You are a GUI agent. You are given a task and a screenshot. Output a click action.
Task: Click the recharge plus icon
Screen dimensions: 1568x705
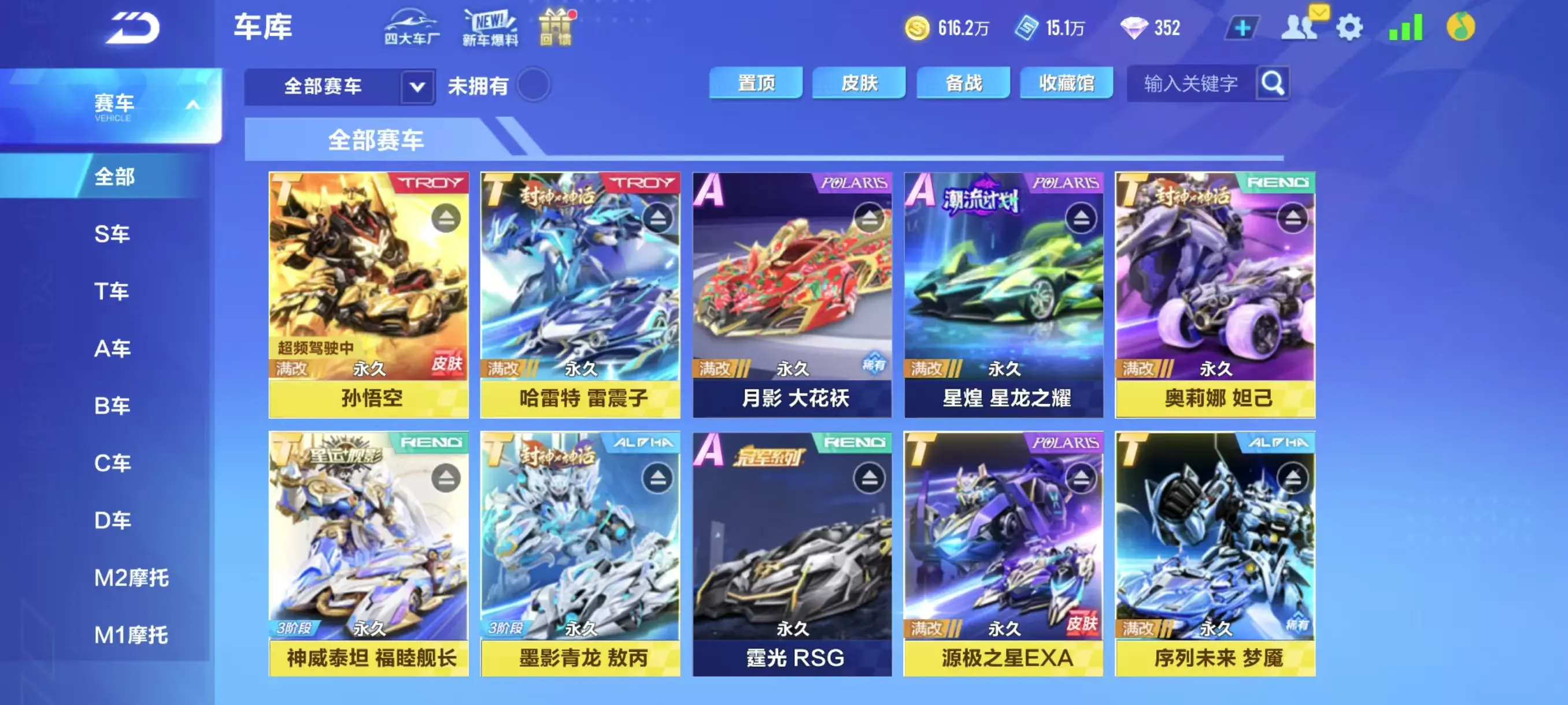tap(1242, 27)
